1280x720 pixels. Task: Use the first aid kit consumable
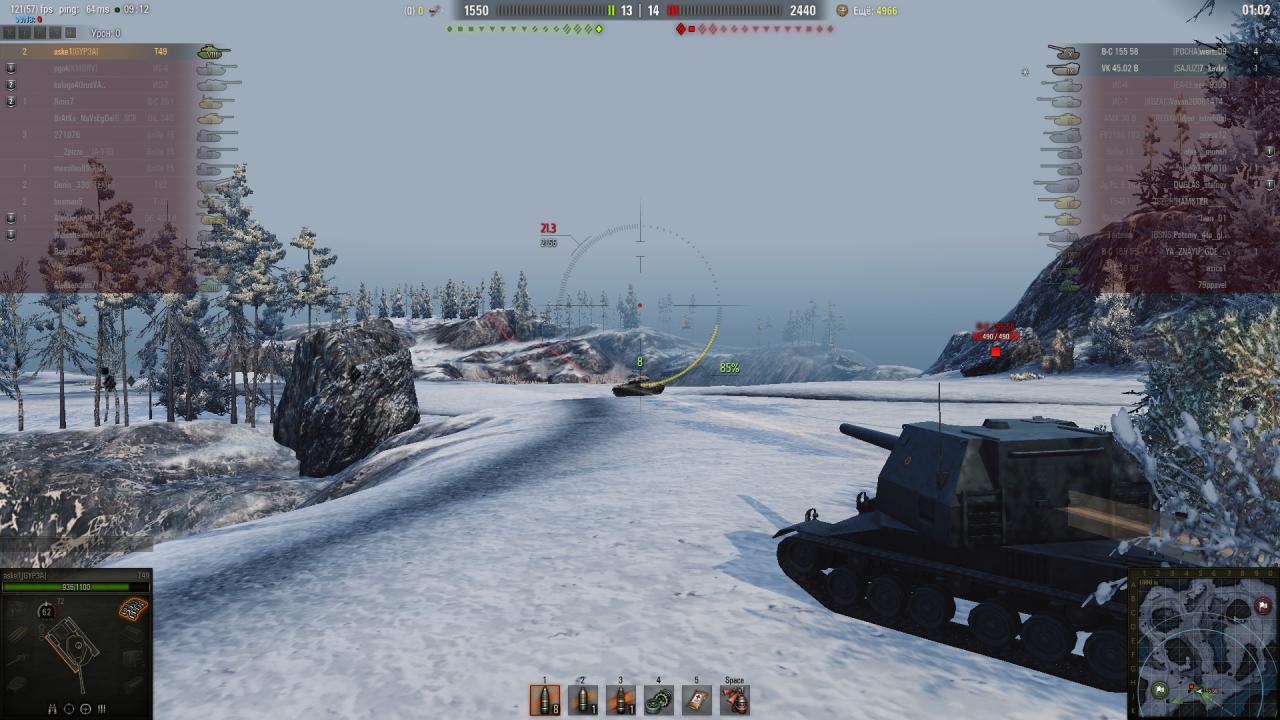click(x=697, y=699)
